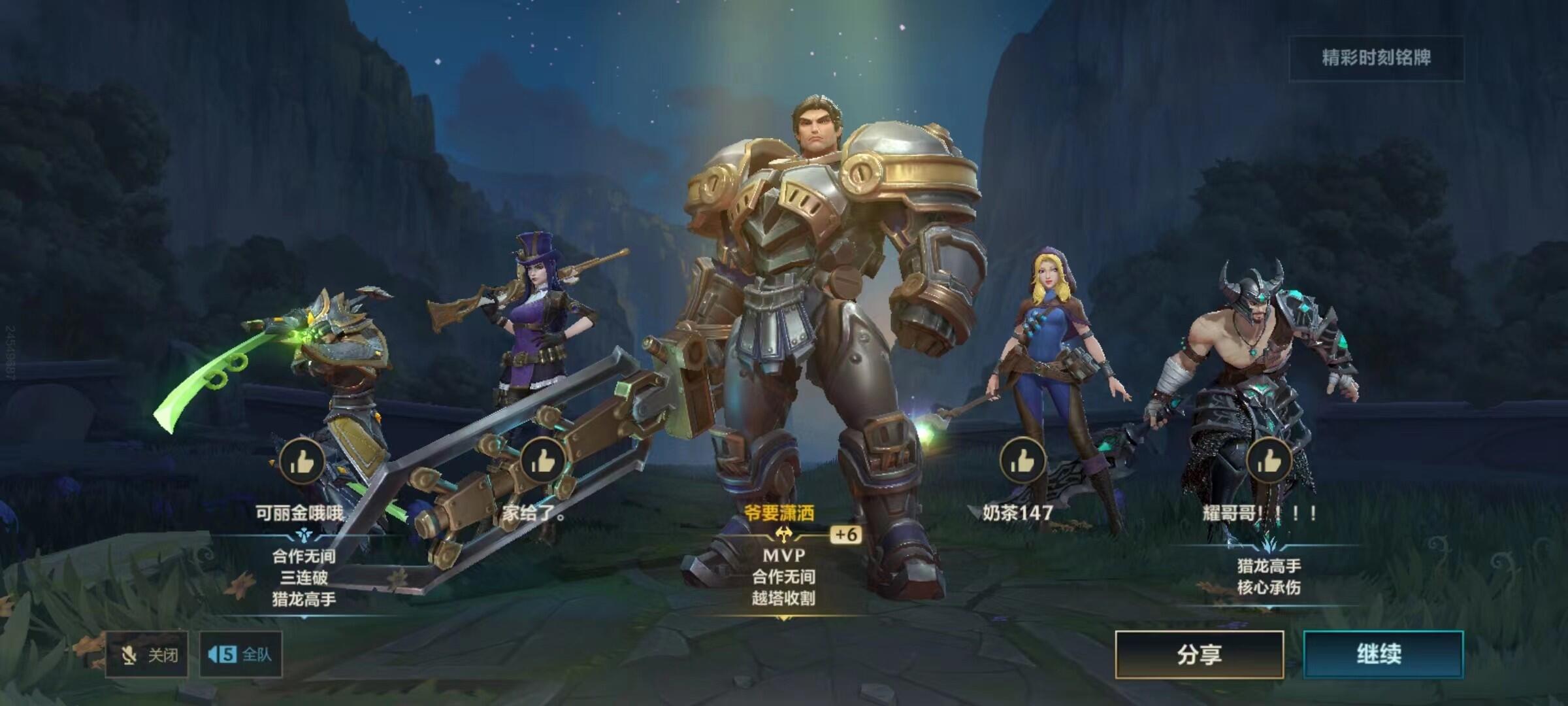Show the +6 extra badges for MVP
The image size is (1568, 706).
pos(845,535)
